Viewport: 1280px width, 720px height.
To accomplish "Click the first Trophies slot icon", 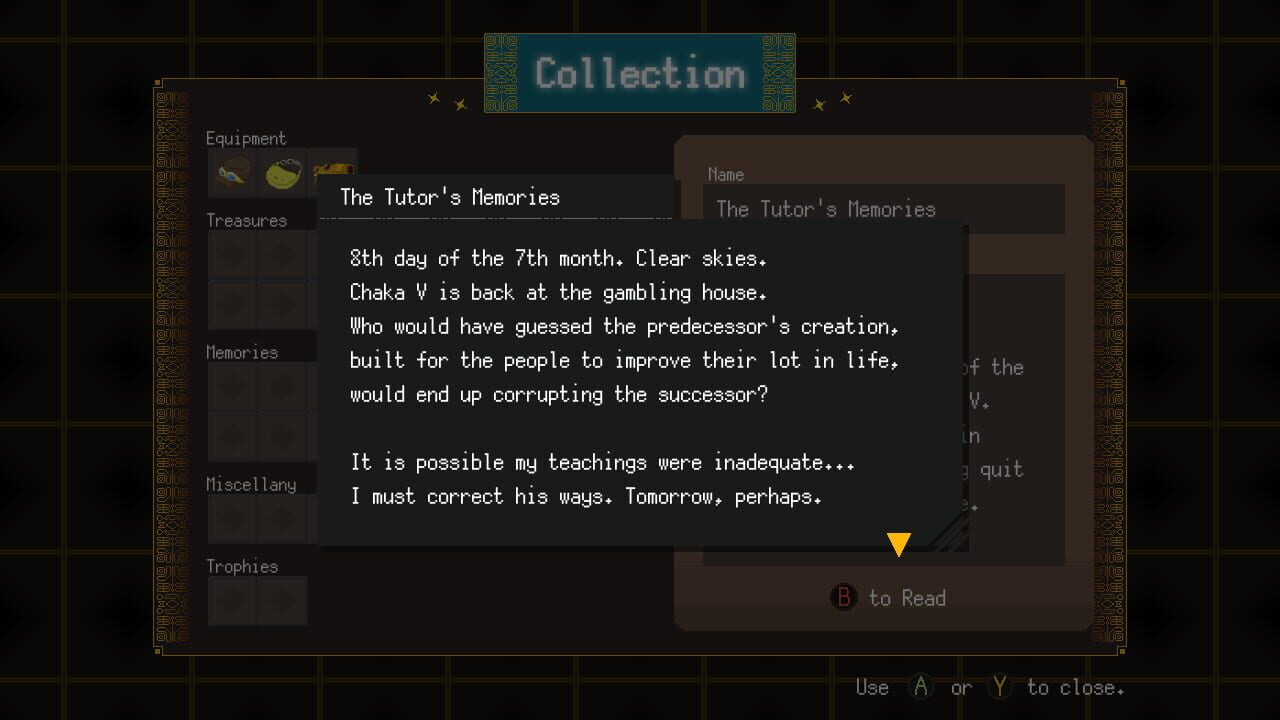I will point(230,600).
